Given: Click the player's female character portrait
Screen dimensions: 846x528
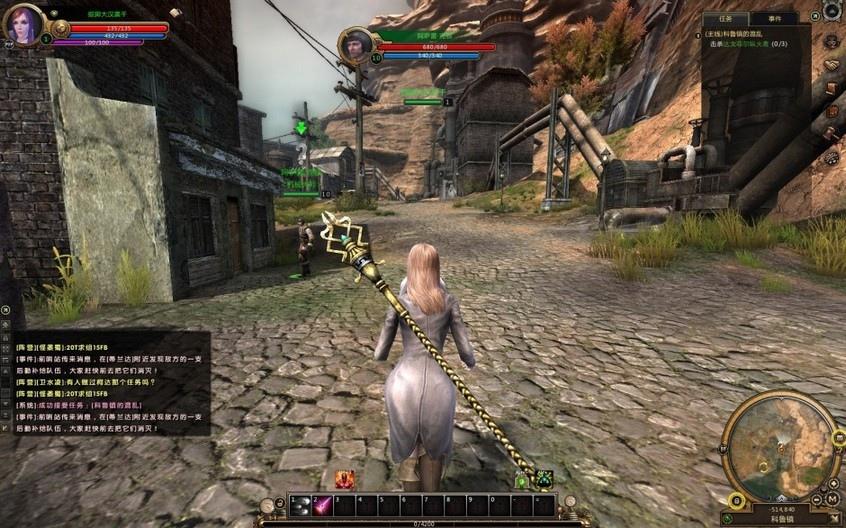Looking at the screenshot, I should [22, 23].
